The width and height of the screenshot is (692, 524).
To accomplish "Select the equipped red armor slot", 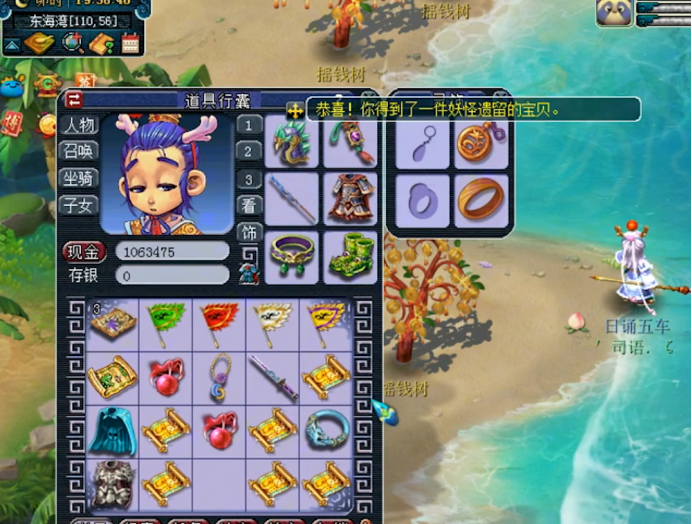I will (350, 199).
